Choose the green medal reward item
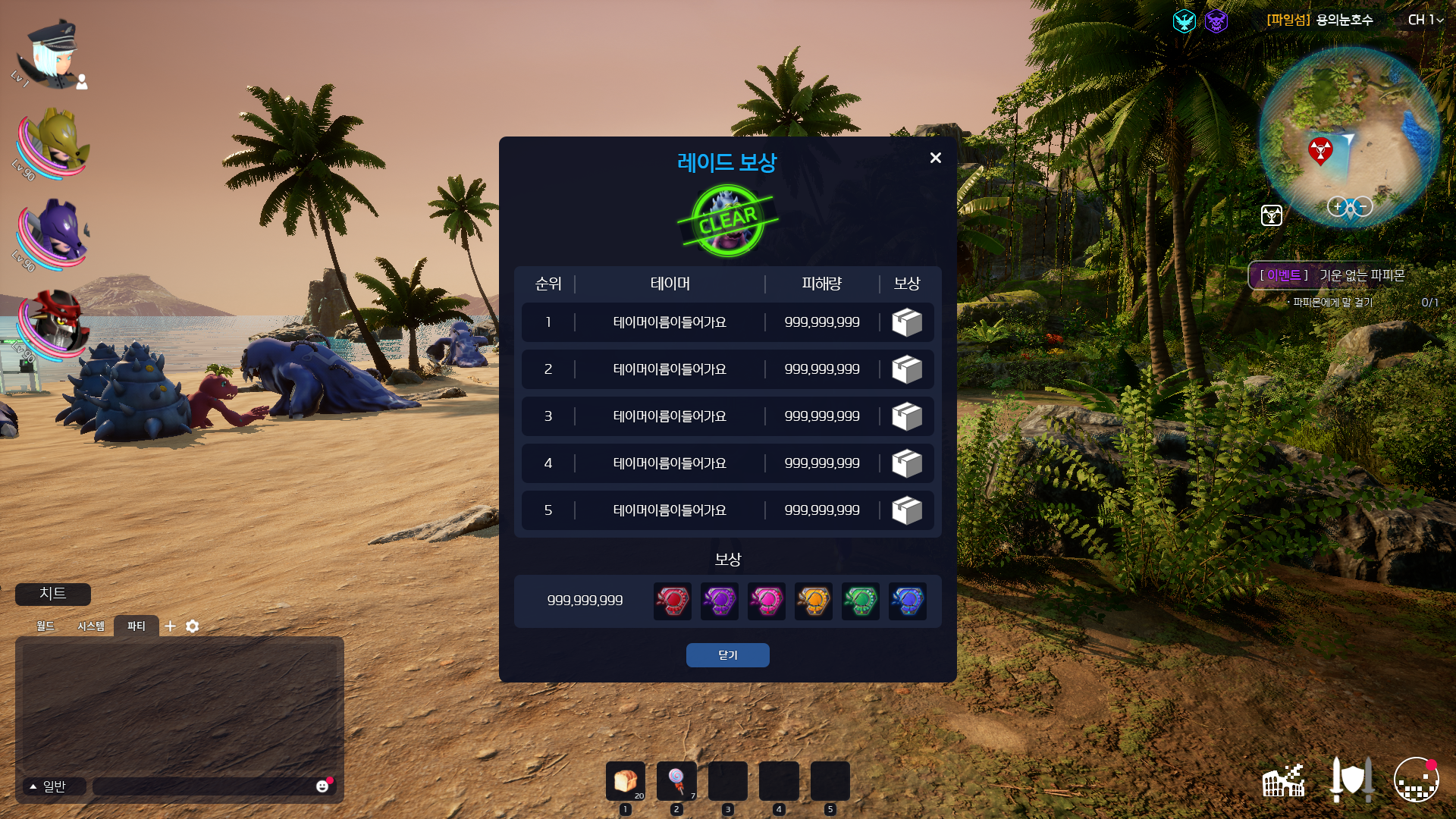 (x=860, y=601)
